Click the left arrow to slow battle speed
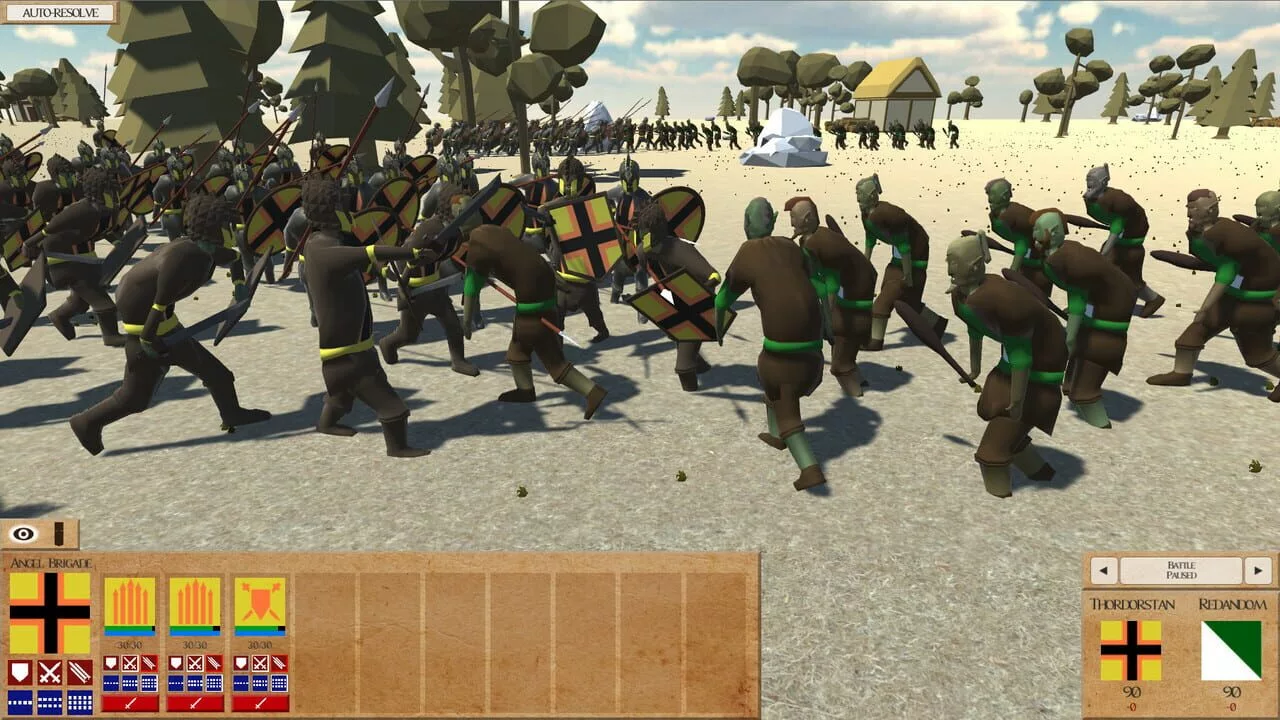This screenshot has height=720, width=1280. coord(1103,570)
